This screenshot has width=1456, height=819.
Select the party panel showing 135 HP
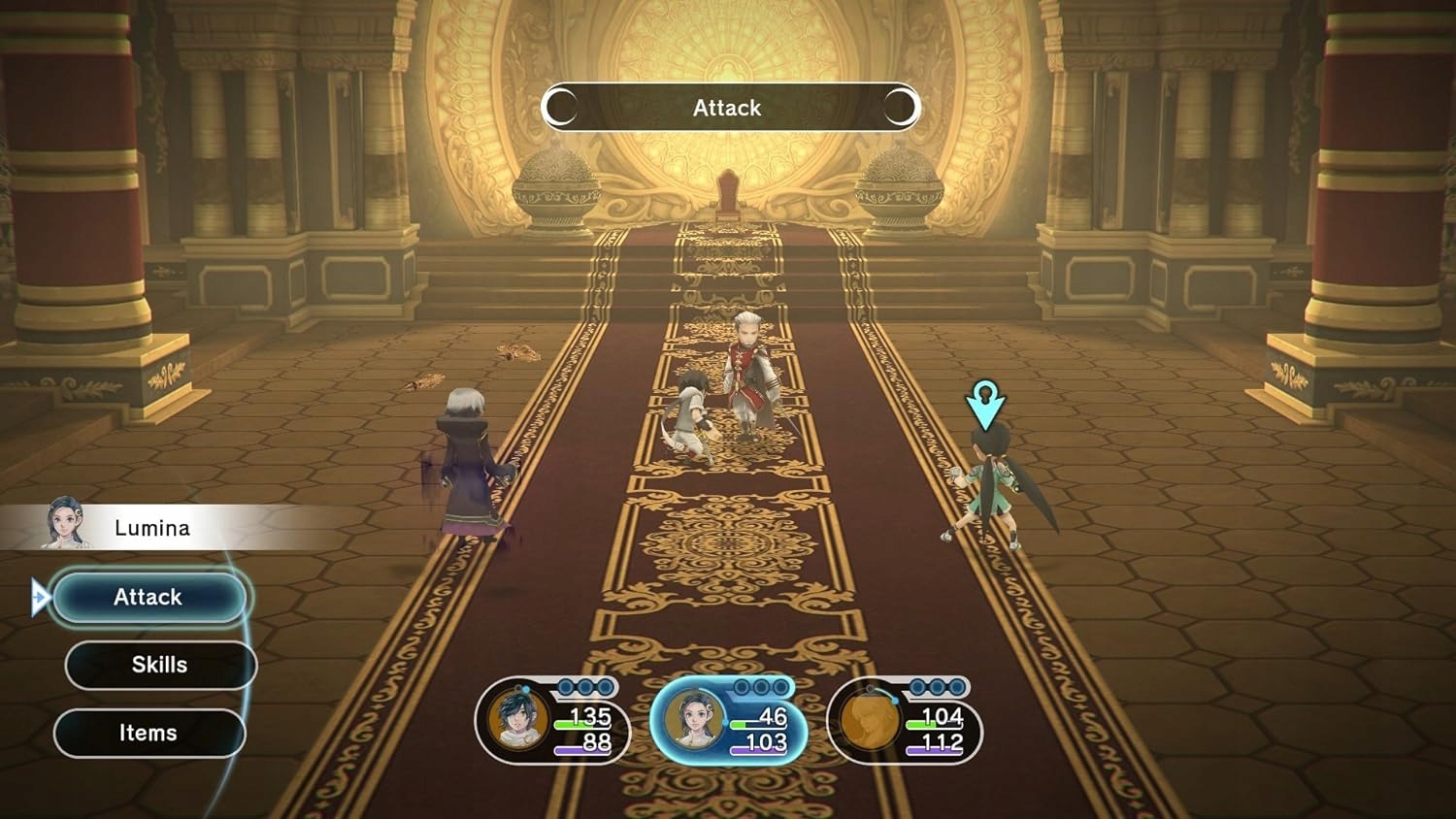[552, 722]
